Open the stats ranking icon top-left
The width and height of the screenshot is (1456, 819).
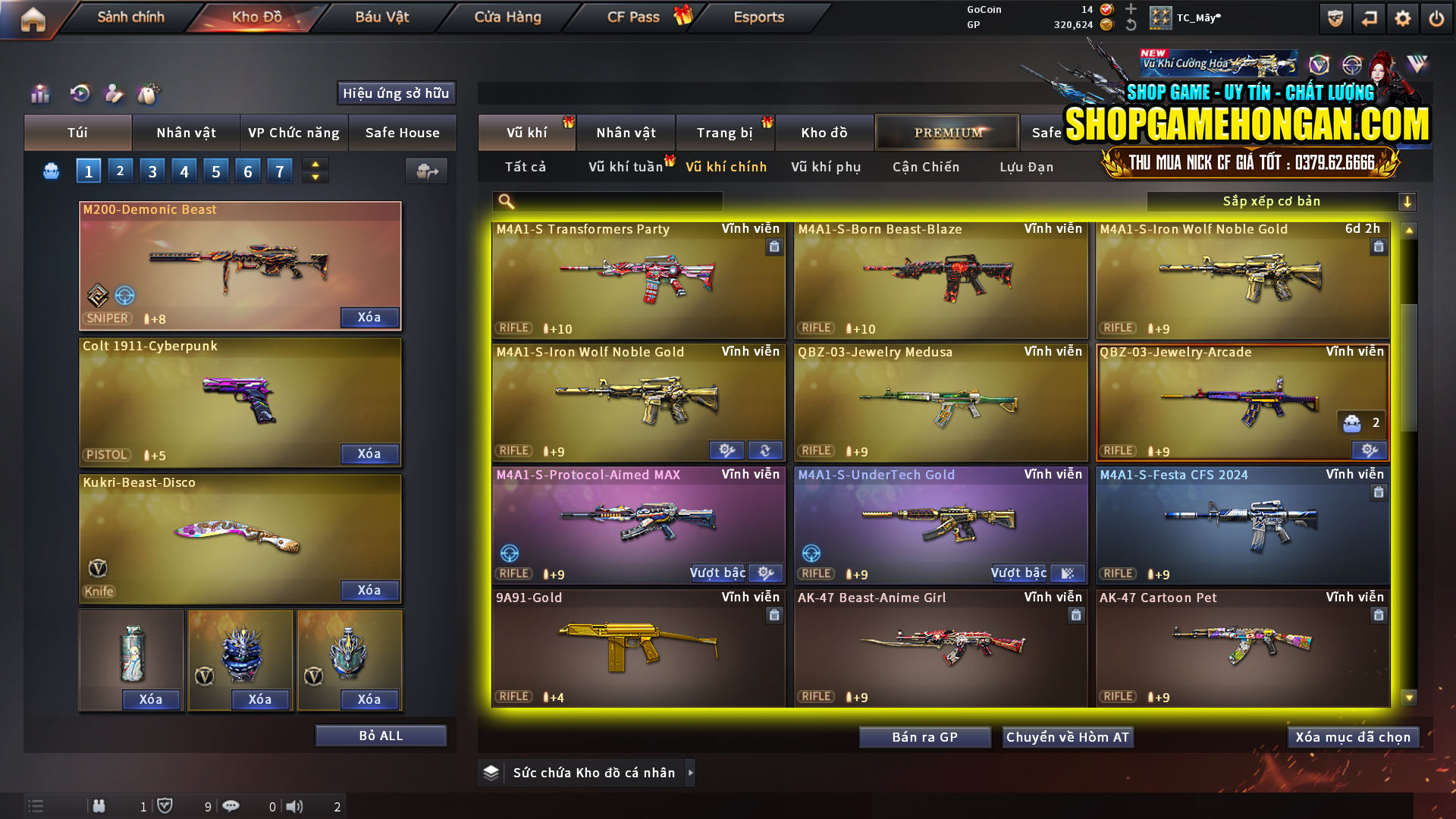point(39,93)
